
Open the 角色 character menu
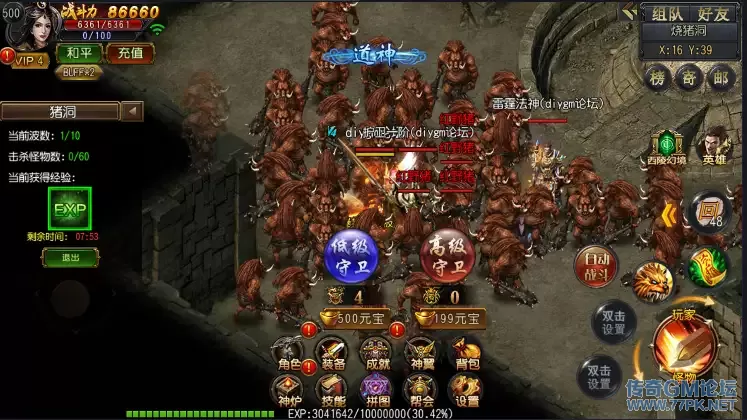coord(290,353)
